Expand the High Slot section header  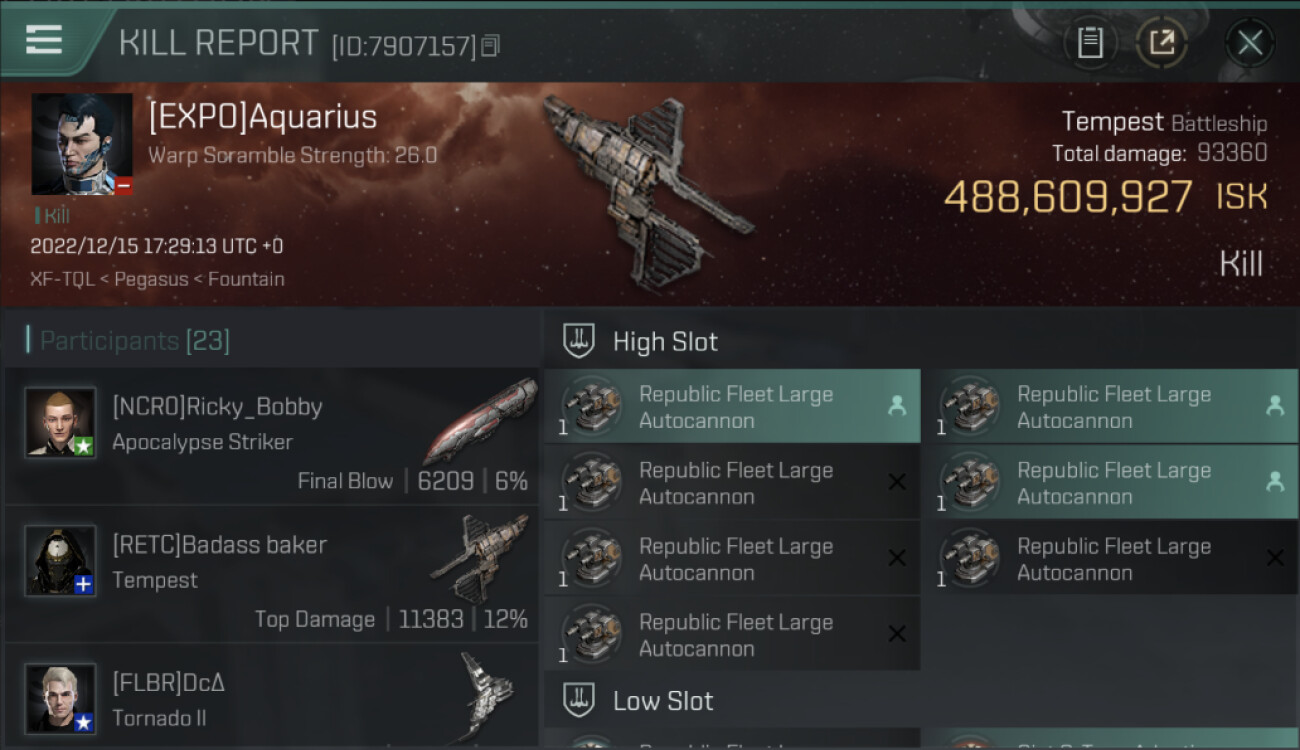pyautogui.click(x=665, y=342)
